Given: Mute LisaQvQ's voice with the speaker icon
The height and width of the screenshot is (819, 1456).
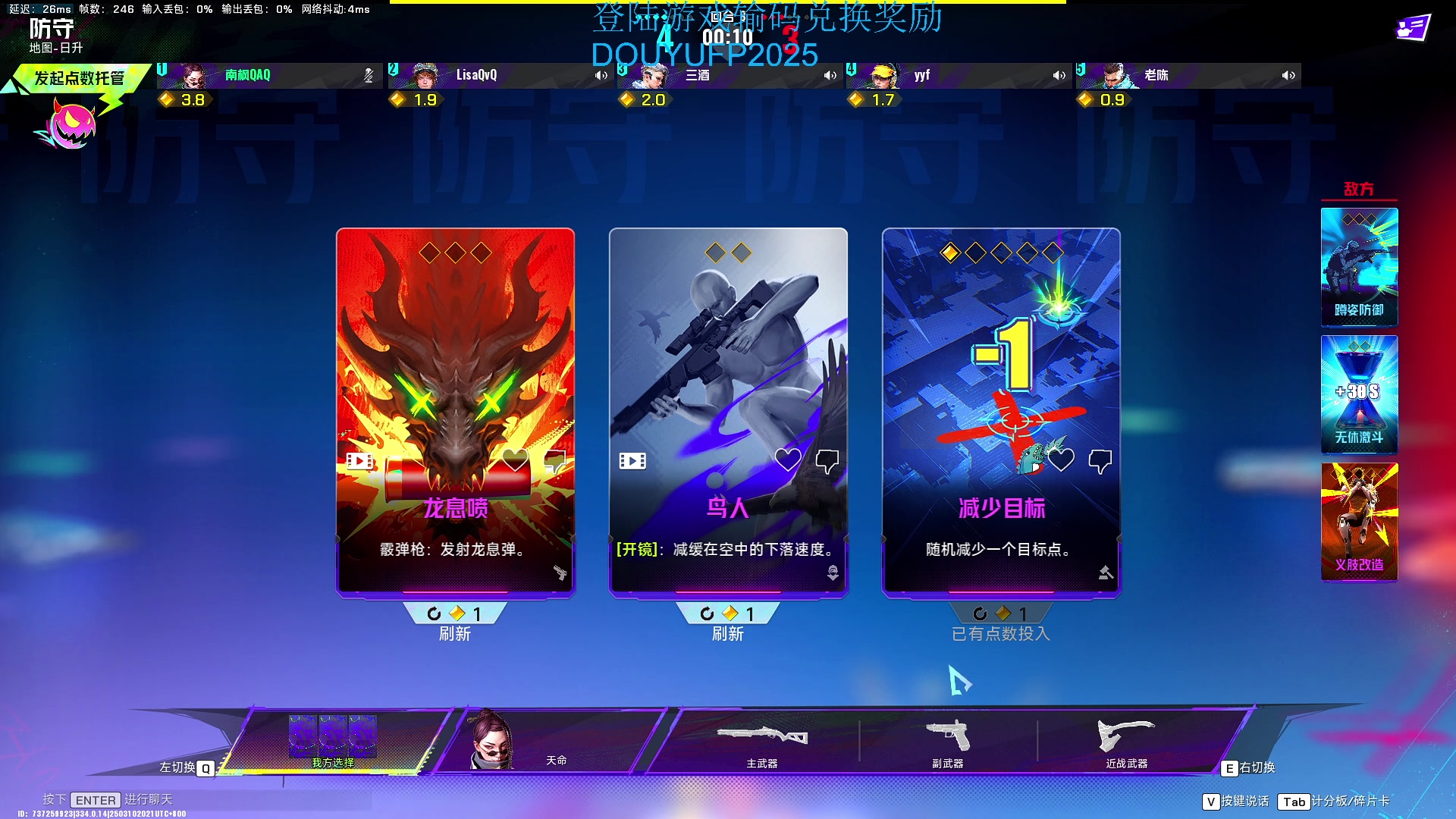Looking at the screenshot, I should pos(601,75).
